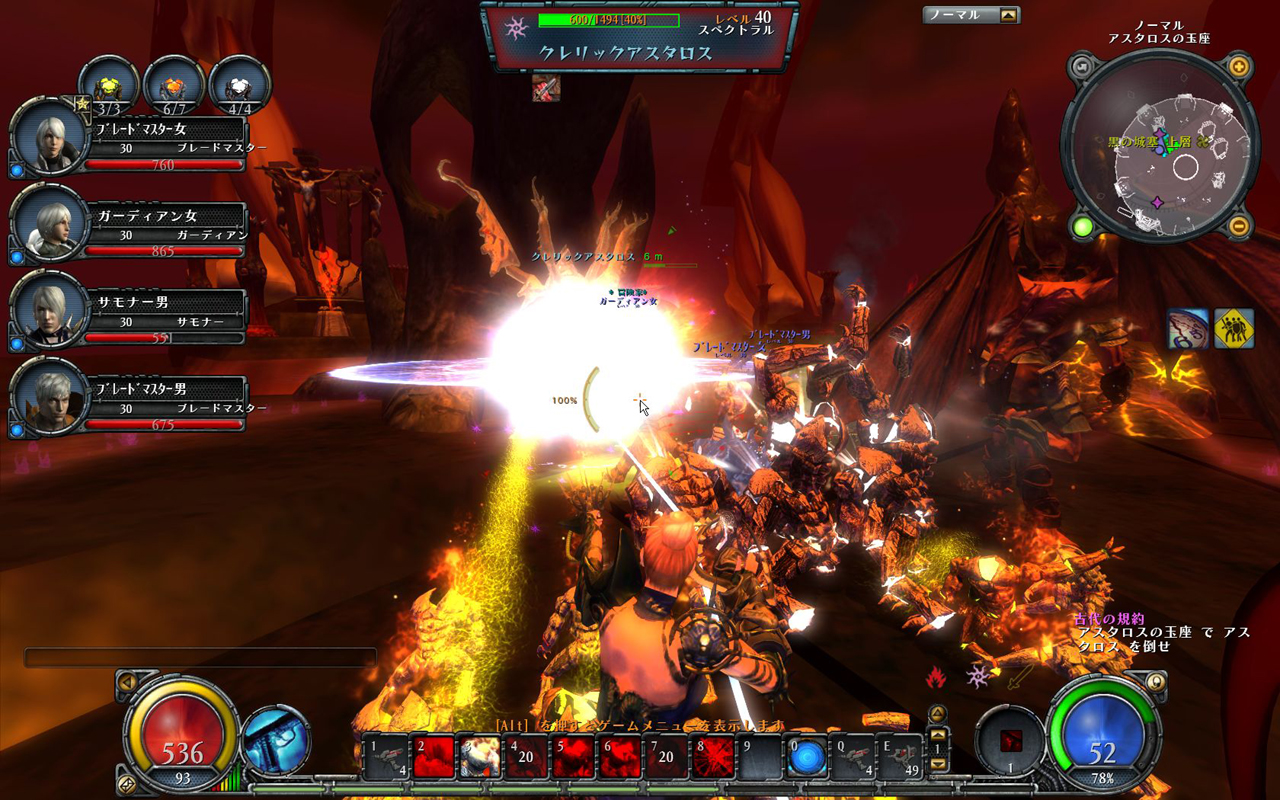Zoom in the minimap with plus button
Image resolution: width=1280 pixels, height=800 pixels.
1238,68
